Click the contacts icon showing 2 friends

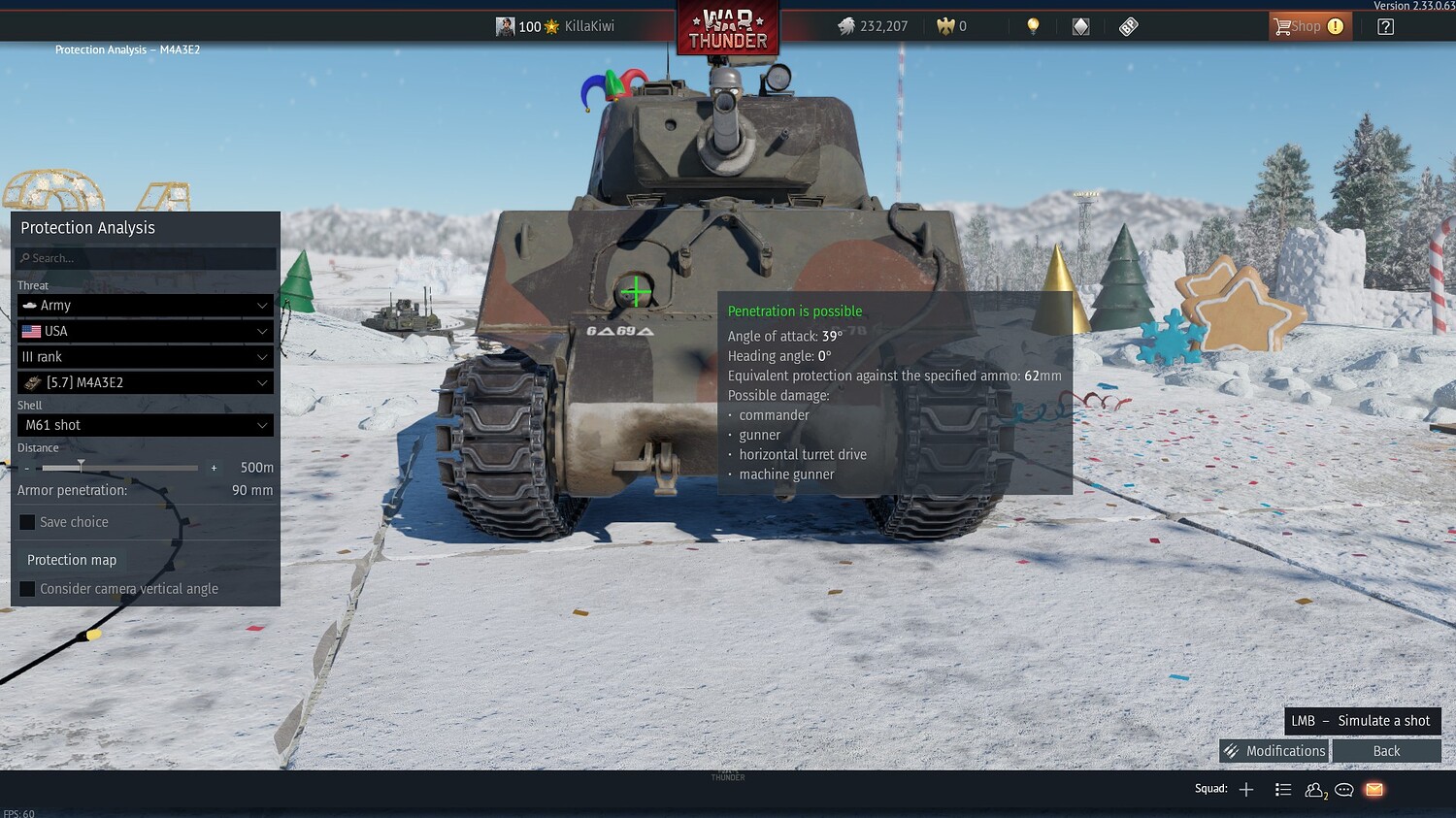click(1314, 789)
